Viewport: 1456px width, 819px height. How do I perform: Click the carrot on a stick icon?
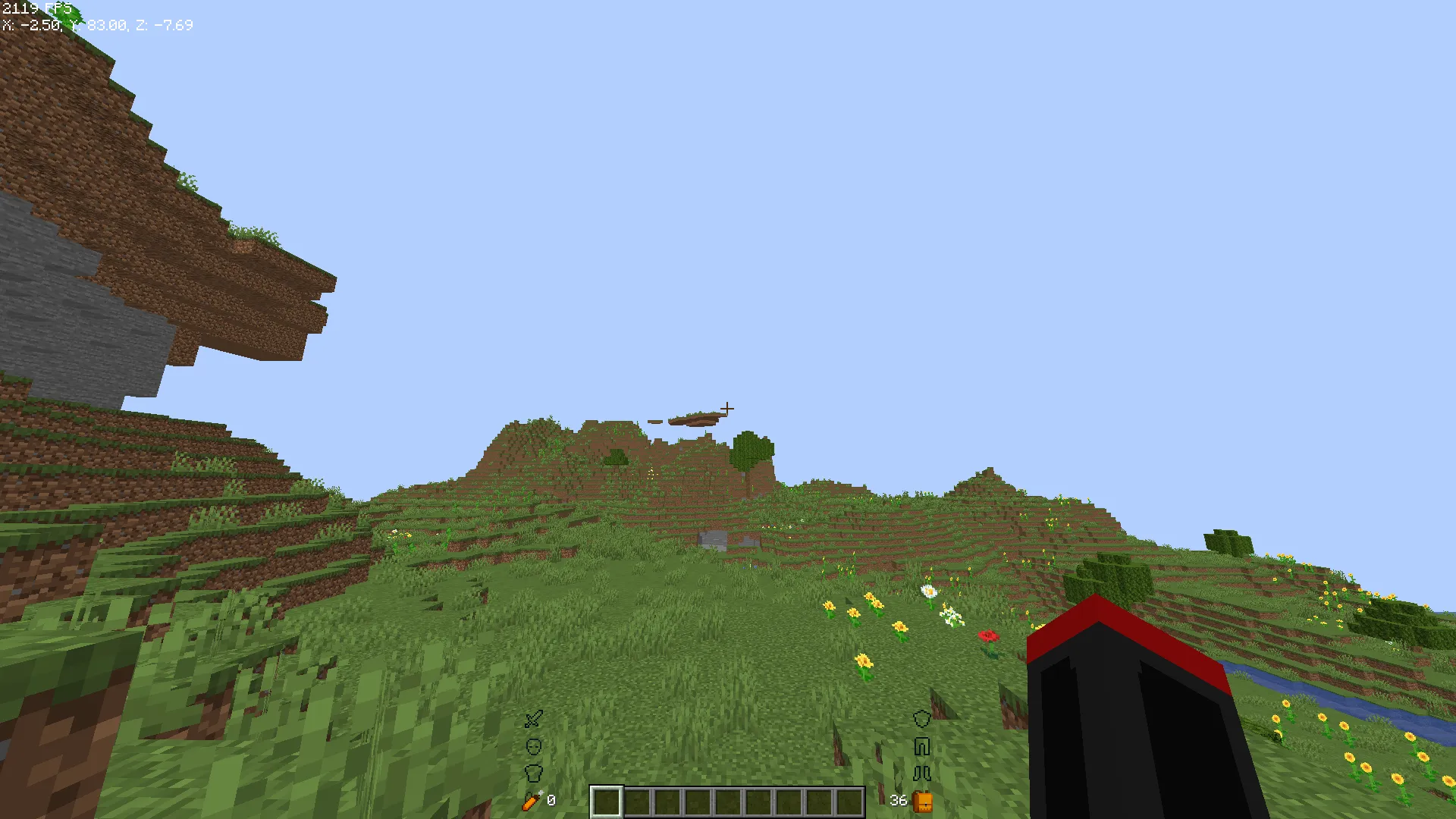coord(531,802)
